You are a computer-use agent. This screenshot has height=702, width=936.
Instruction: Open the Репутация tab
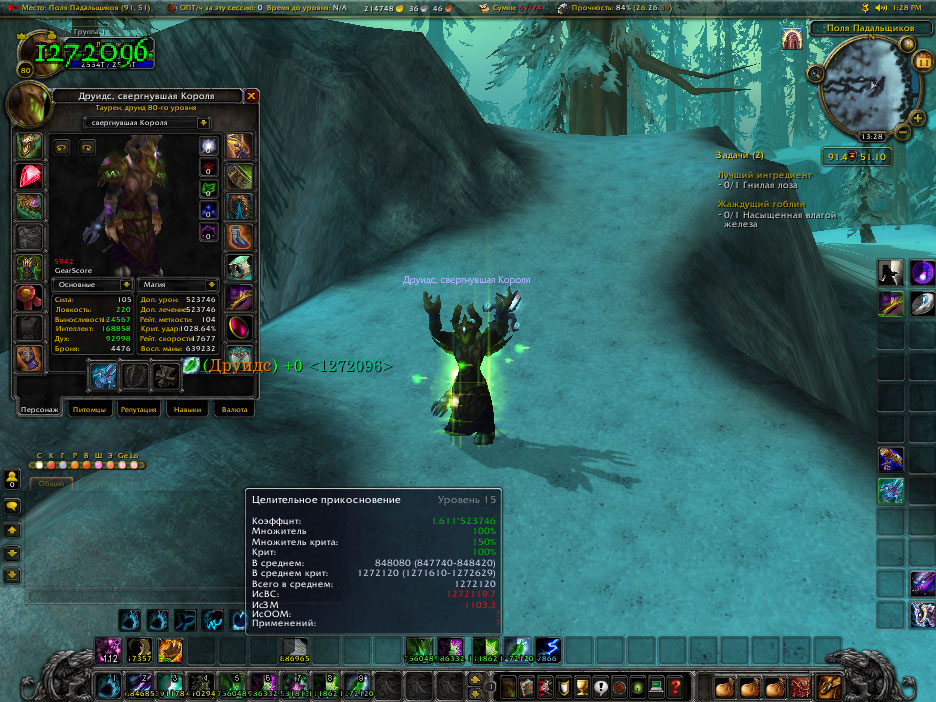pos(139,409)
